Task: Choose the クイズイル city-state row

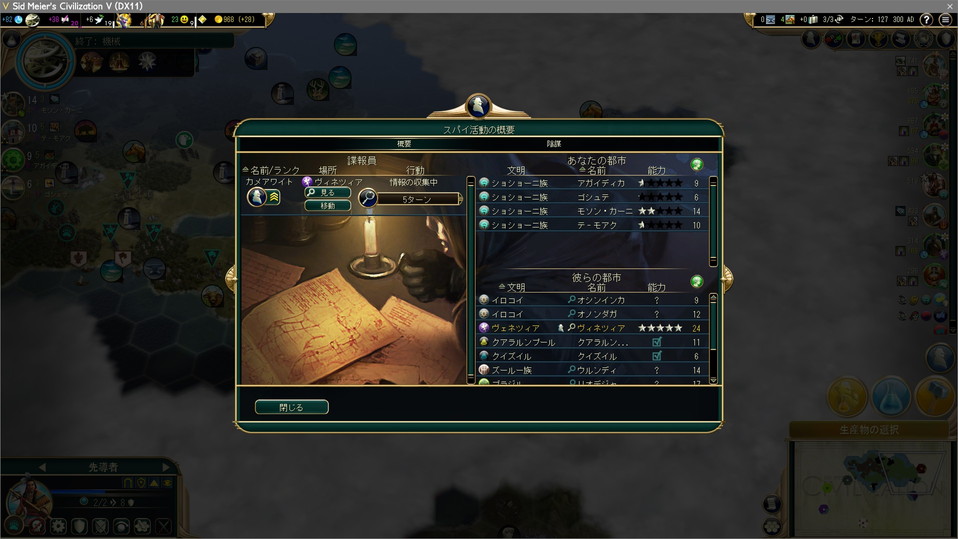Action: click(x=594, y=356)
